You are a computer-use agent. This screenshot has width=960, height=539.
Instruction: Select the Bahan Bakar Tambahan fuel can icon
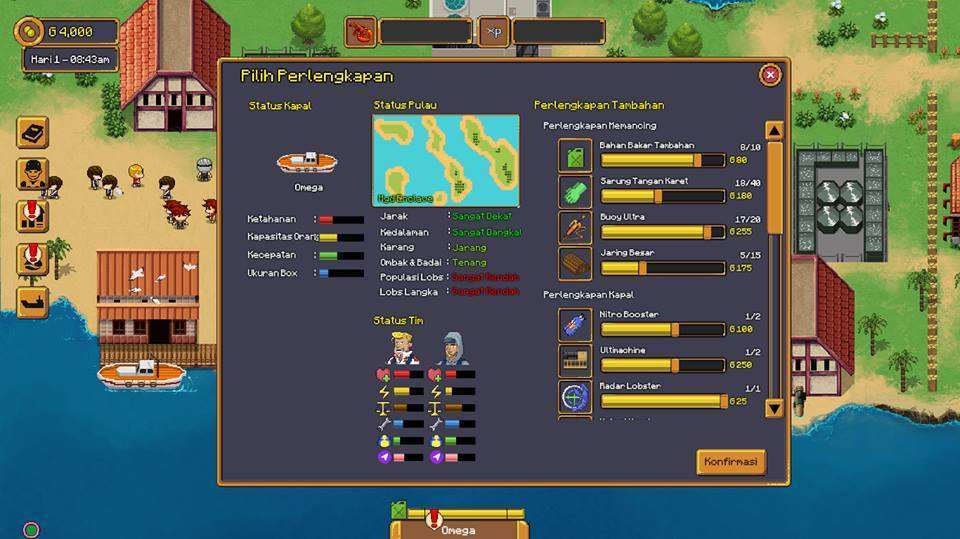[575, 156]
